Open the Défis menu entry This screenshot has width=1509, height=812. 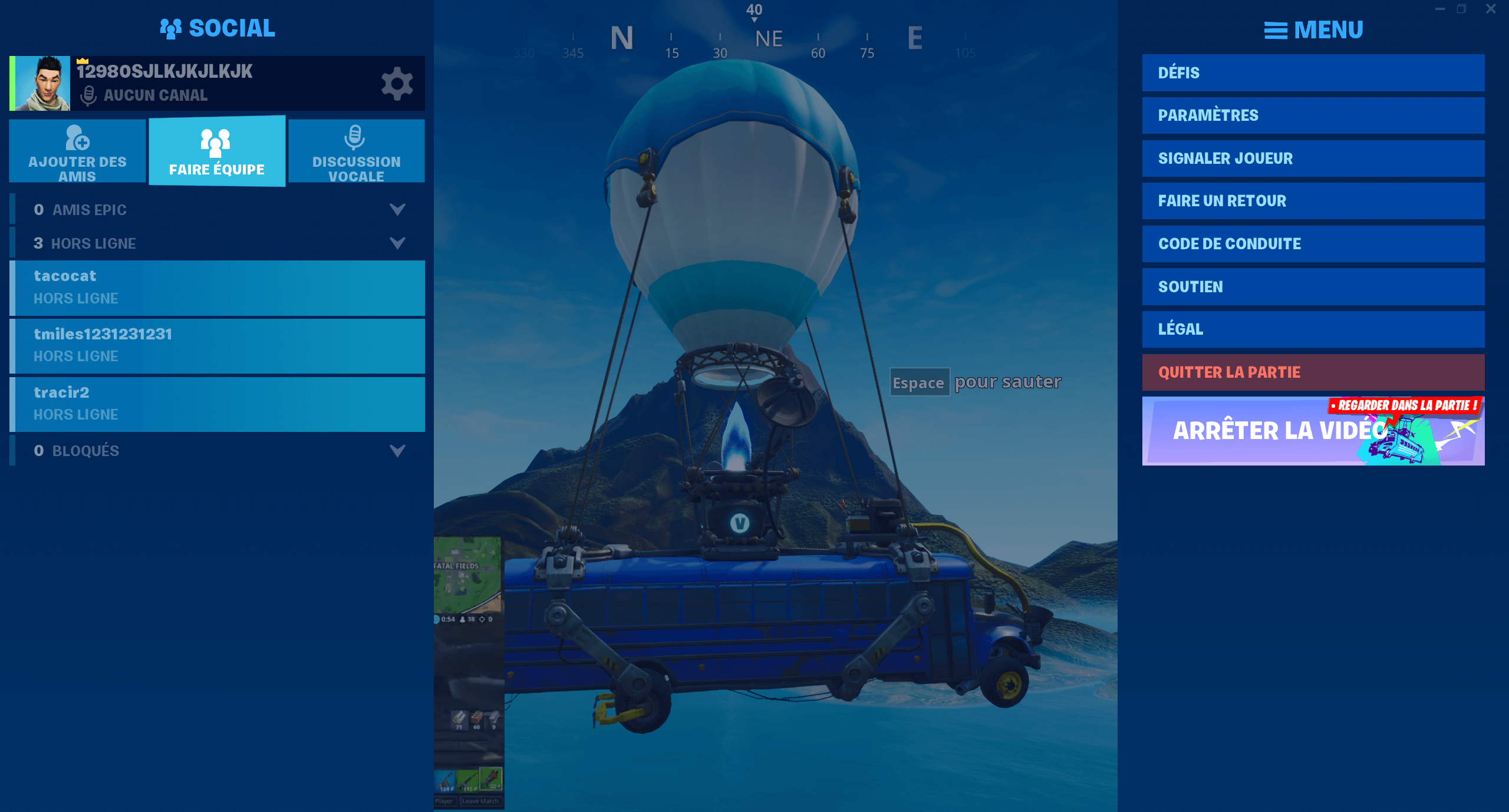(x=1313, y=73)
